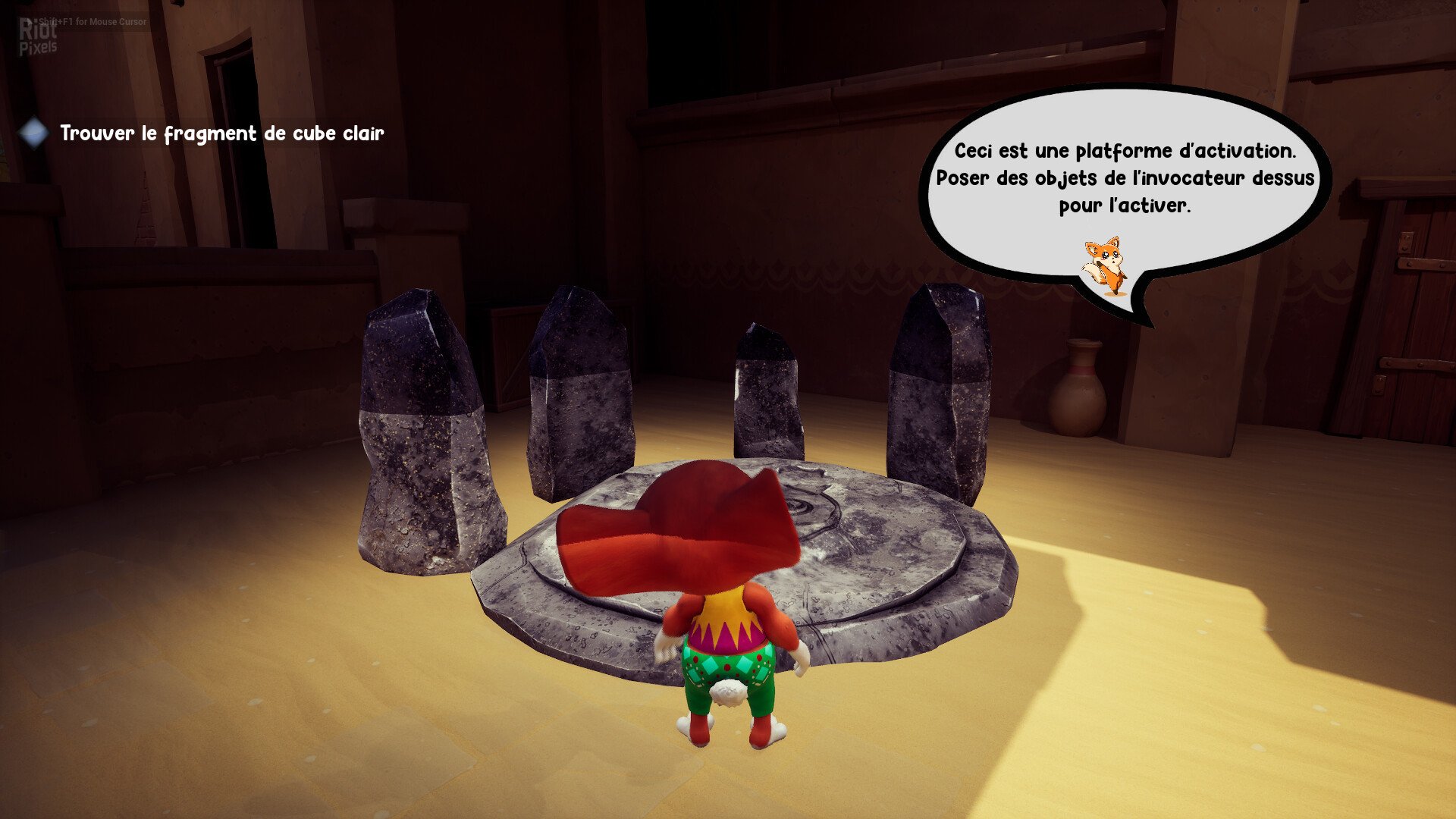Click the diamond quest marker icon
Image resolution: width=1456 pixels, height=819 pixels.
tap(33, 133)
